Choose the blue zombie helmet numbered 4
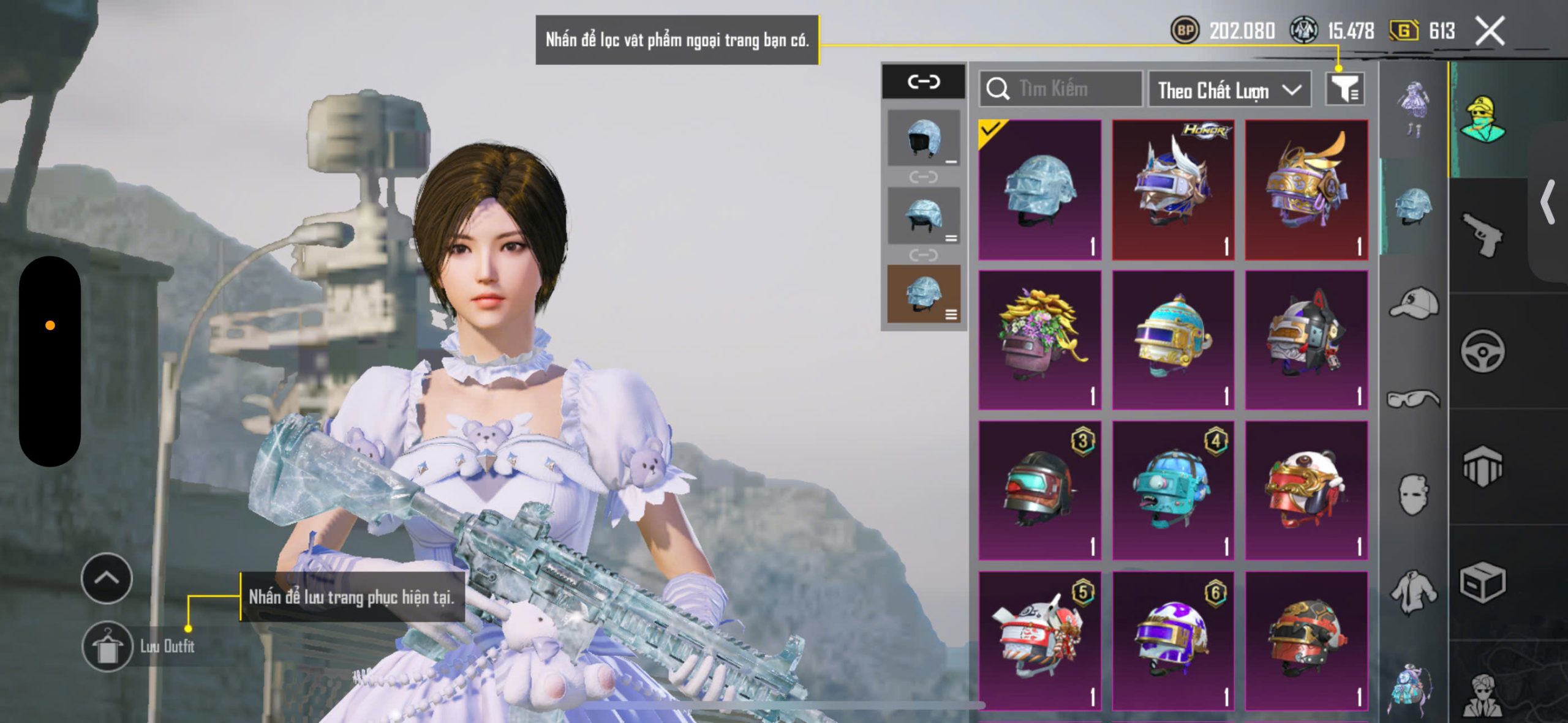Viewport: 1568px width, 723px height. click(x=1172, y=490)
